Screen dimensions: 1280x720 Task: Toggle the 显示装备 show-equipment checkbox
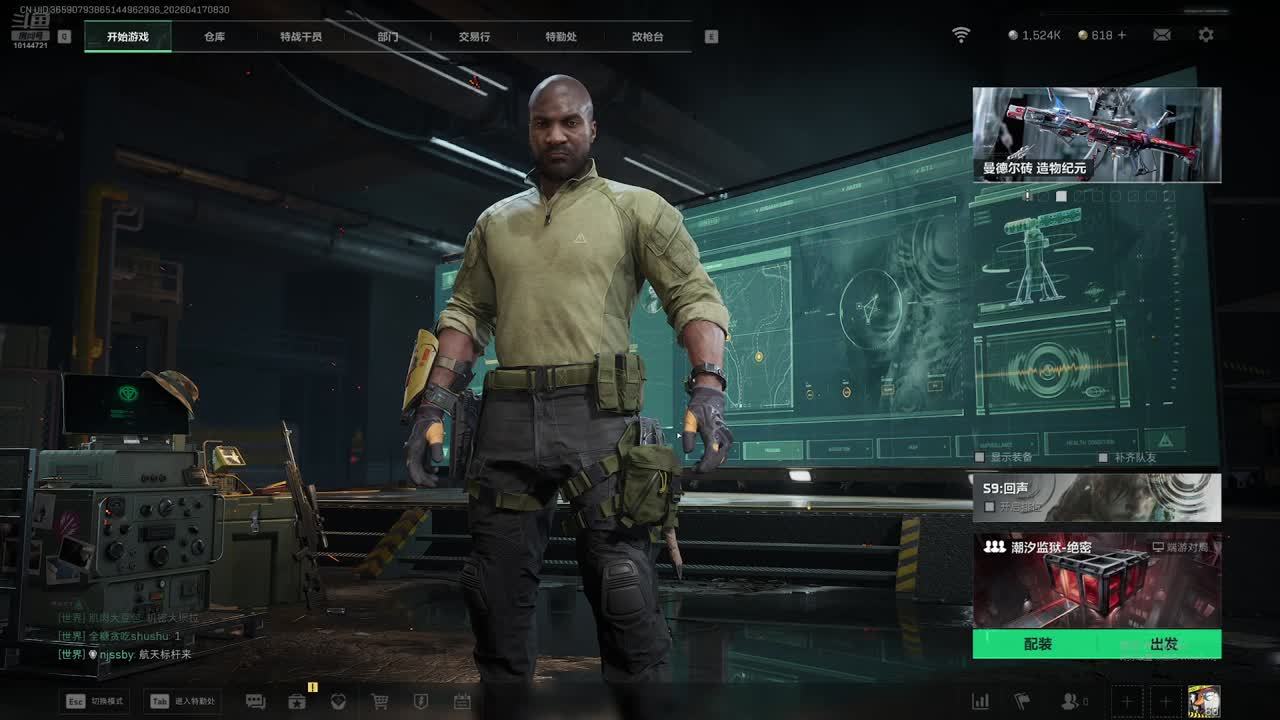coord(980,457)
